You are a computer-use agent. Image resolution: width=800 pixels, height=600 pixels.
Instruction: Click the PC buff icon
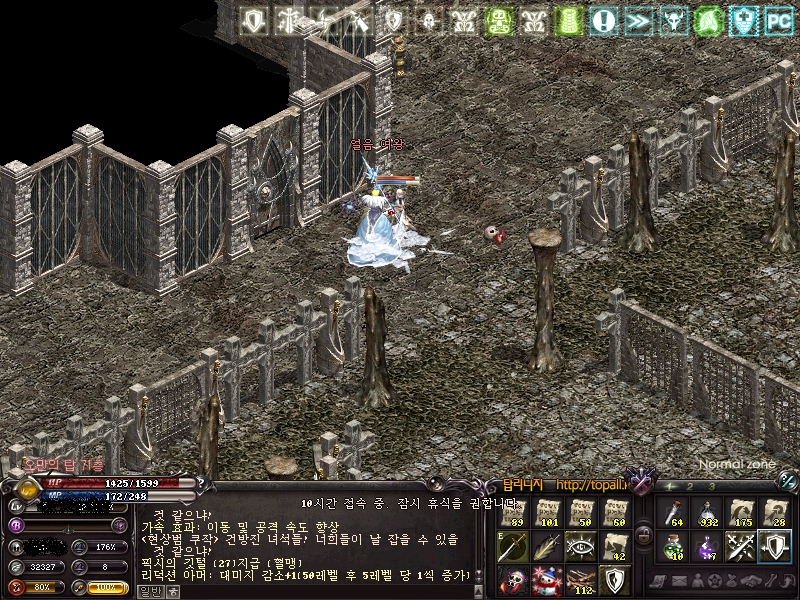(x=776, y=19)
